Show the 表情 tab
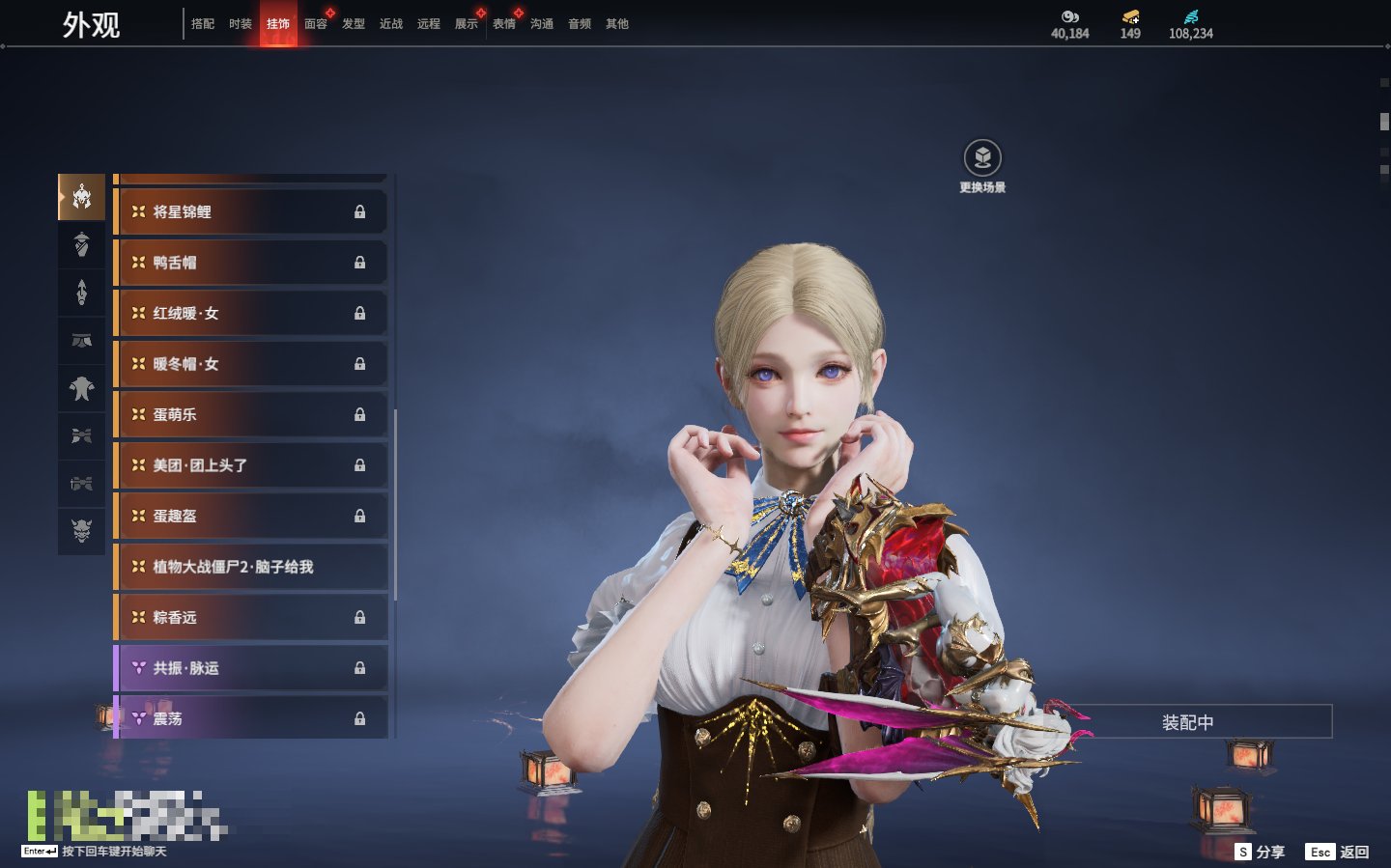The image size is (1391, 868). click(x=504, y=24)
